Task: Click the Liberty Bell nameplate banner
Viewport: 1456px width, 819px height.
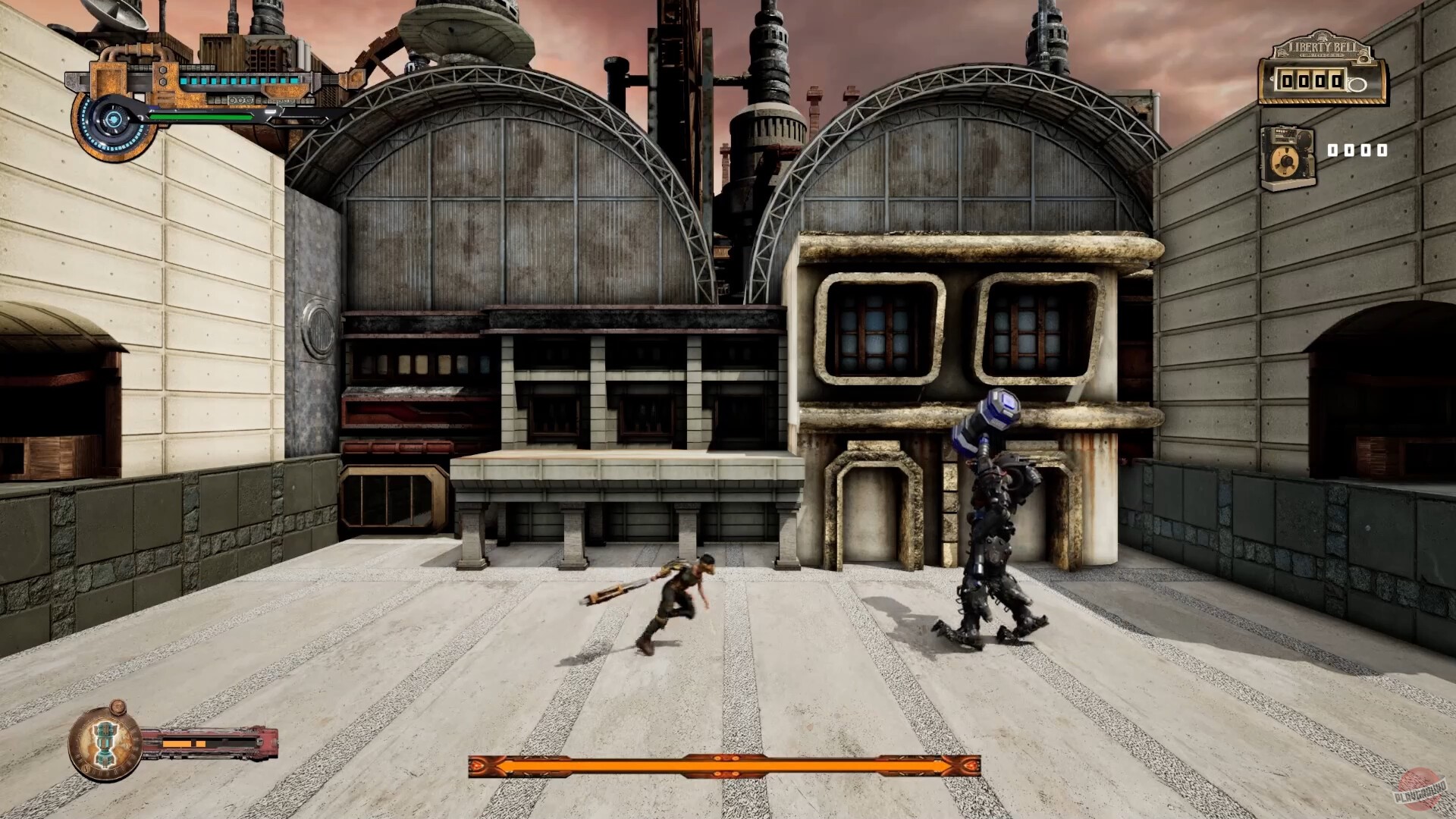Action: tap(1323, 47)
